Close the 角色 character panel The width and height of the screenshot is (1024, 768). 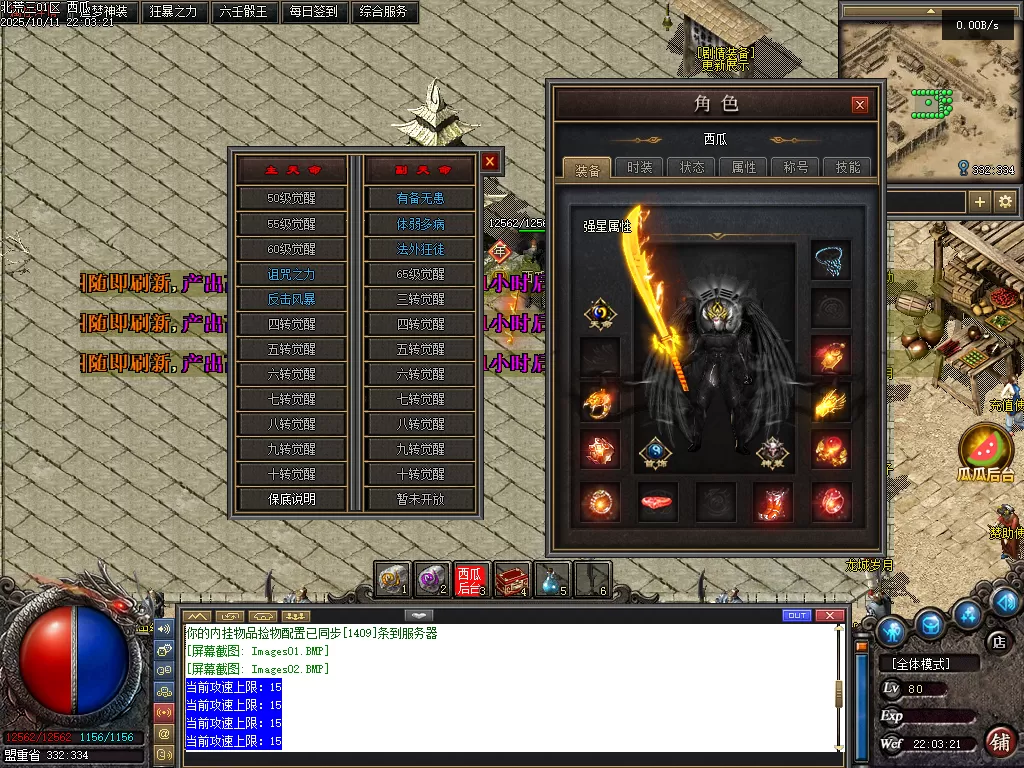coord(860,105)
